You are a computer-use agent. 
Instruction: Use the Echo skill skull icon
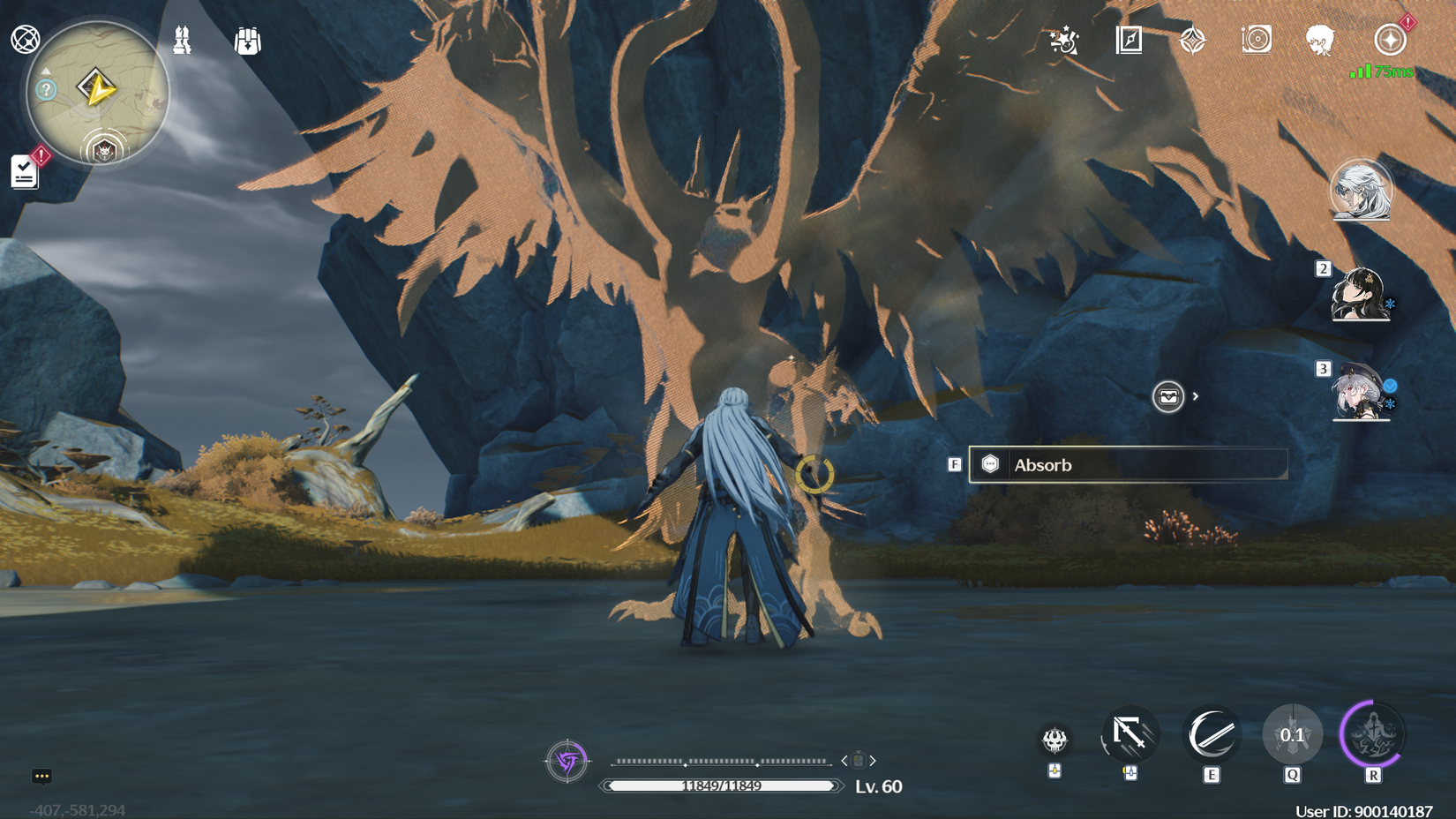[1054, 741]
